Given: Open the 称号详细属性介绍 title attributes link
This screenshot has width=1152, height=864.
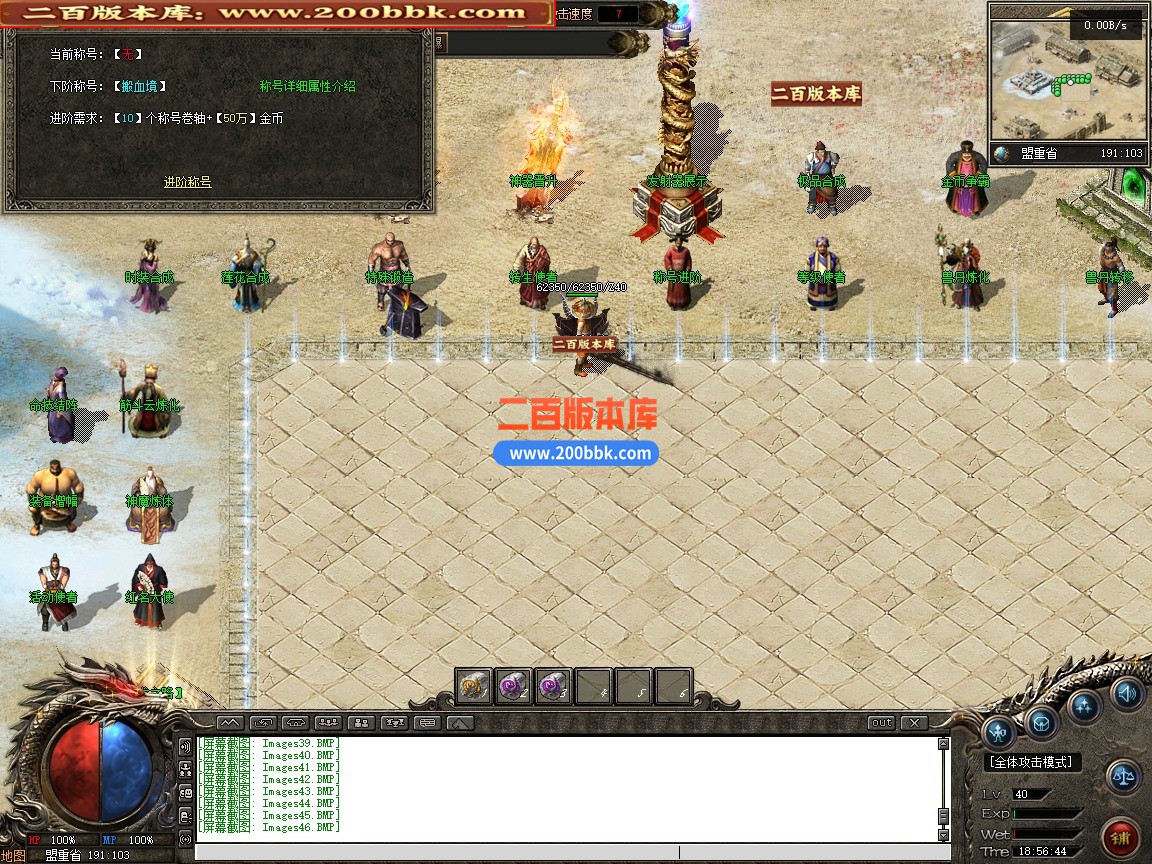Looking at the screenshot, I should pyautogui.click(x=307, y=87).
